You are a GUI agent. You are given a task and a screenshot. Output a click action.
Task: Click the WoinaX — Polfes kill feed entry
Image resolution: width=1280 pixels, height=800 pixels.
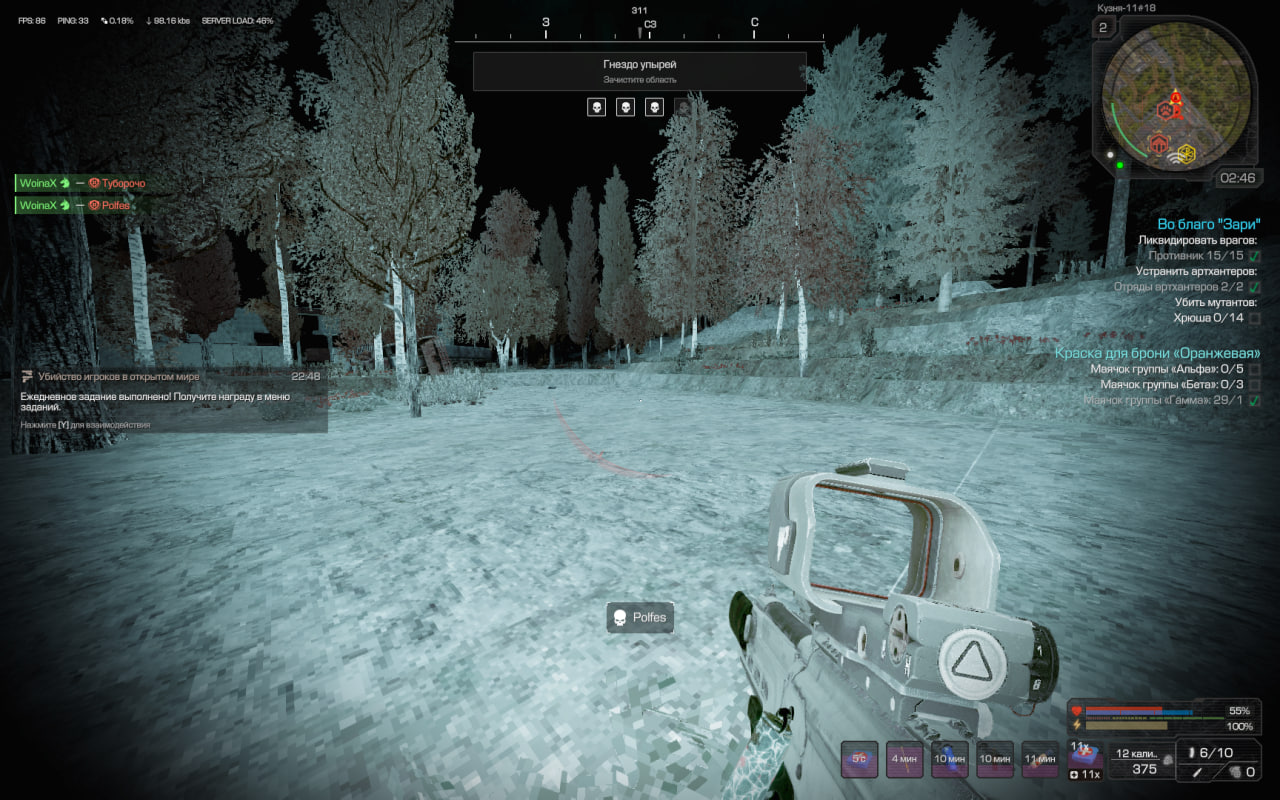pyautogui.click(x=76, y=205)
